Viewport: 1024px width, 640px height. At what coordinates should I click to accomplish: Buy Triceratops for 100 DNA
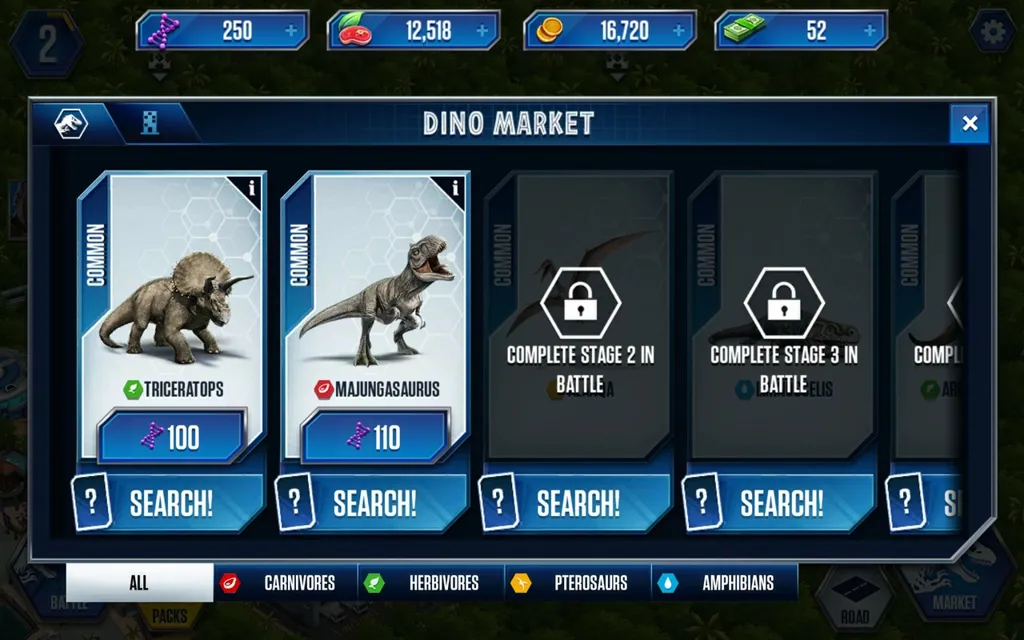click(x=171, y=437)
